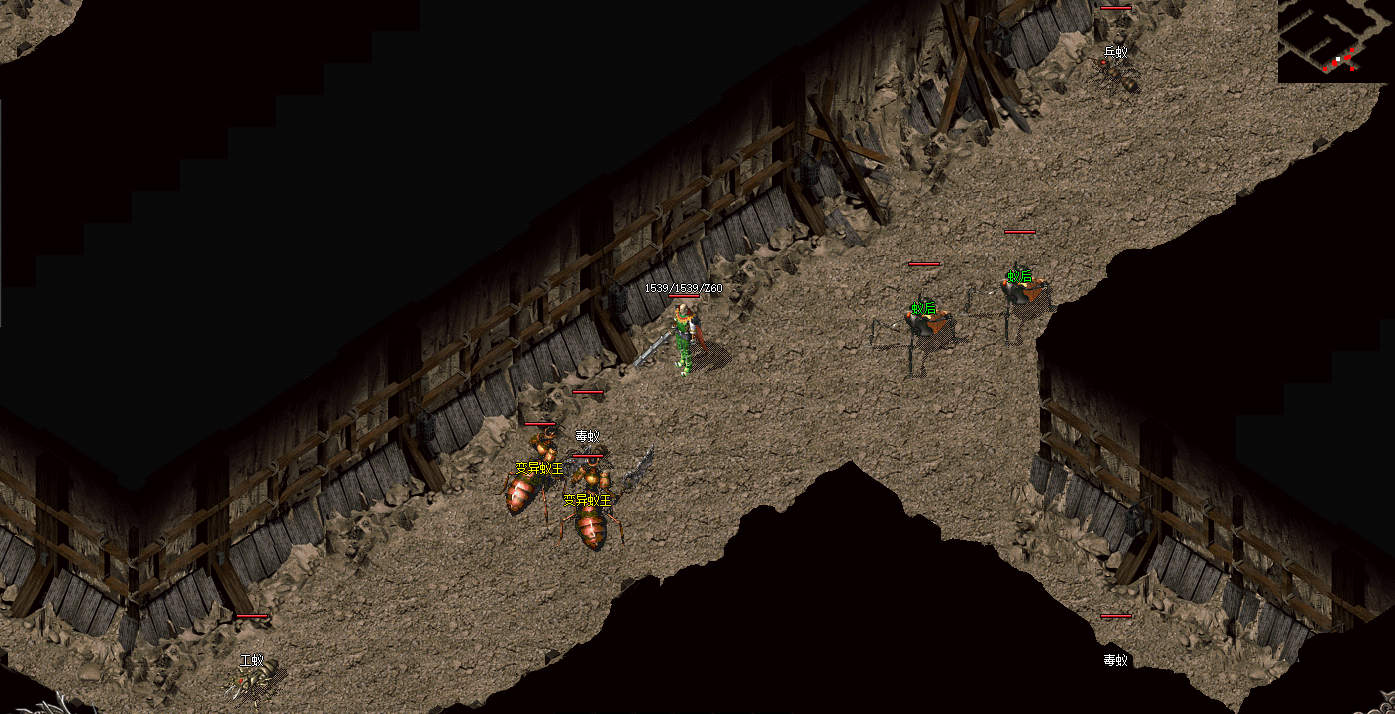Open the minimap in the corner

(1335, 41)
